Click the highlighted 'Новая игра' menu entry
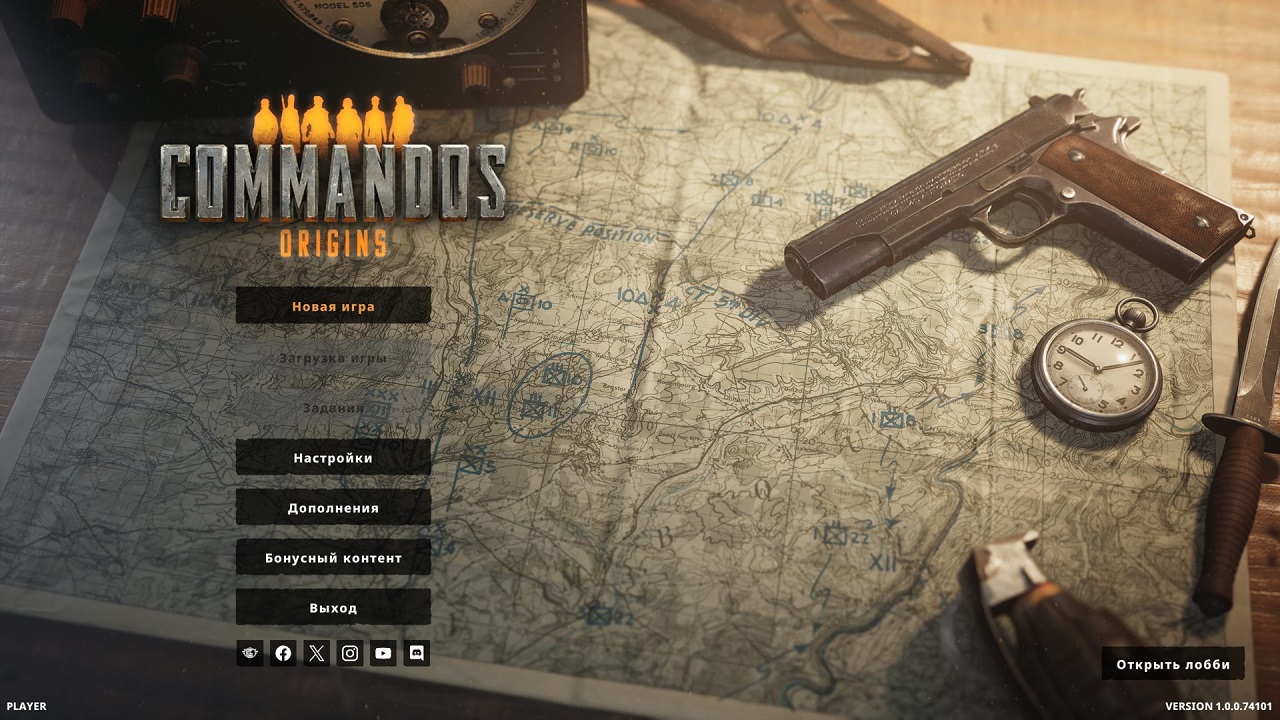Screen dimensions: 1280x720 tap(331, 306)
